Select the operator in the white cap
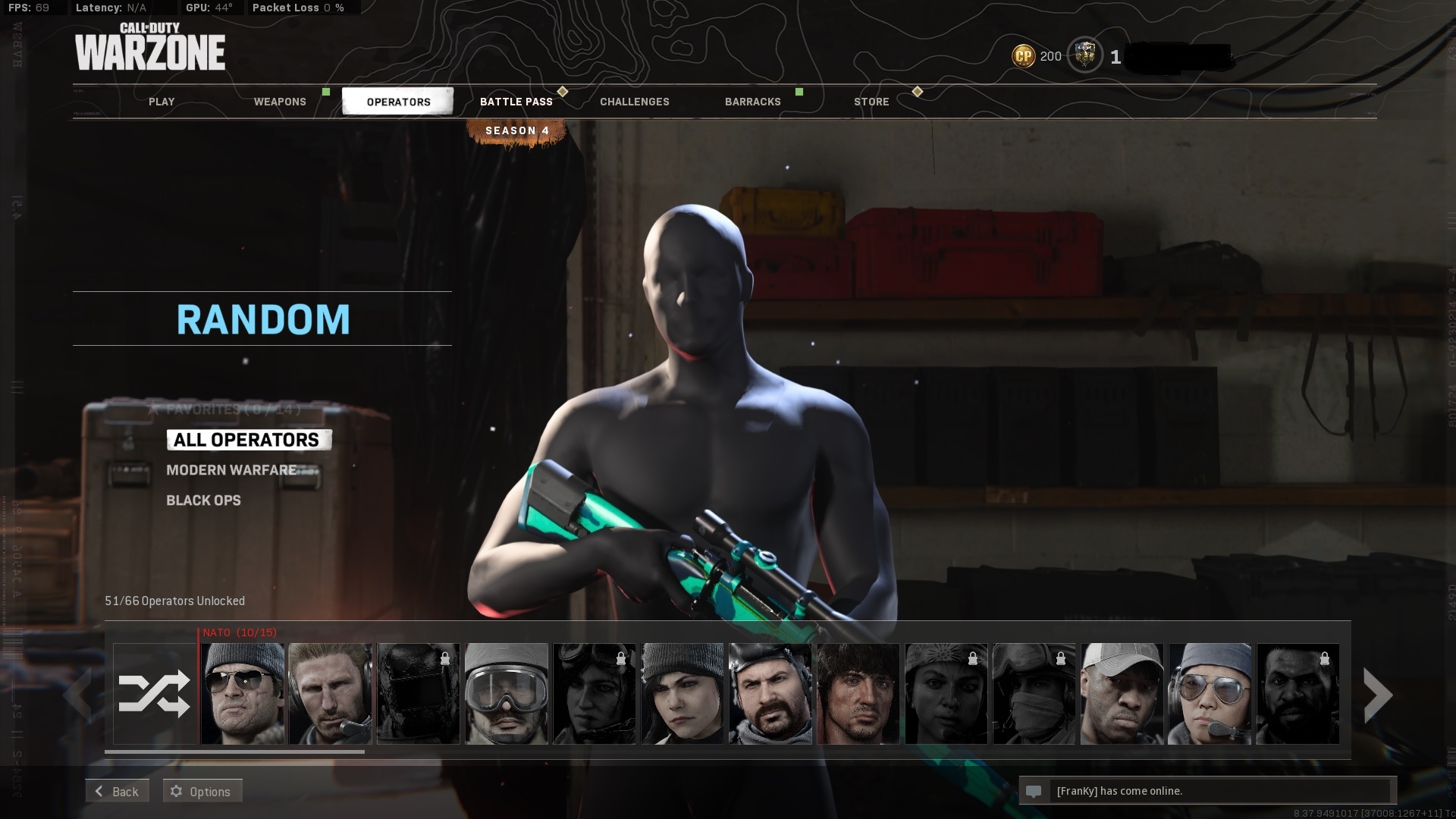This screenshot has height=819, width=1456. pyautogui.click(x=1122, y=694)
